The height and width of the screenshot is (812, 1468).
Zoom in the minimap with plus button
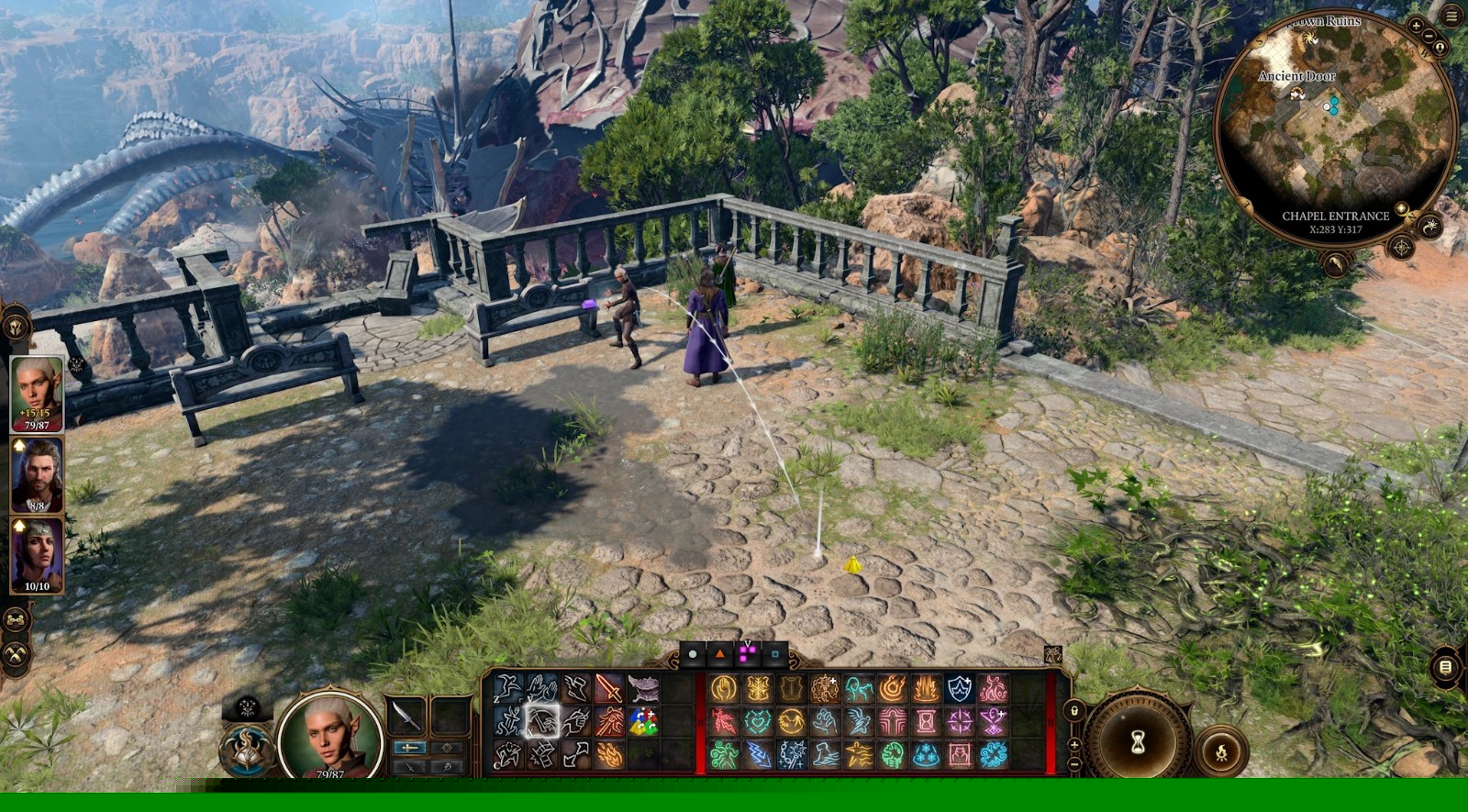click(x=1416, y=26)
